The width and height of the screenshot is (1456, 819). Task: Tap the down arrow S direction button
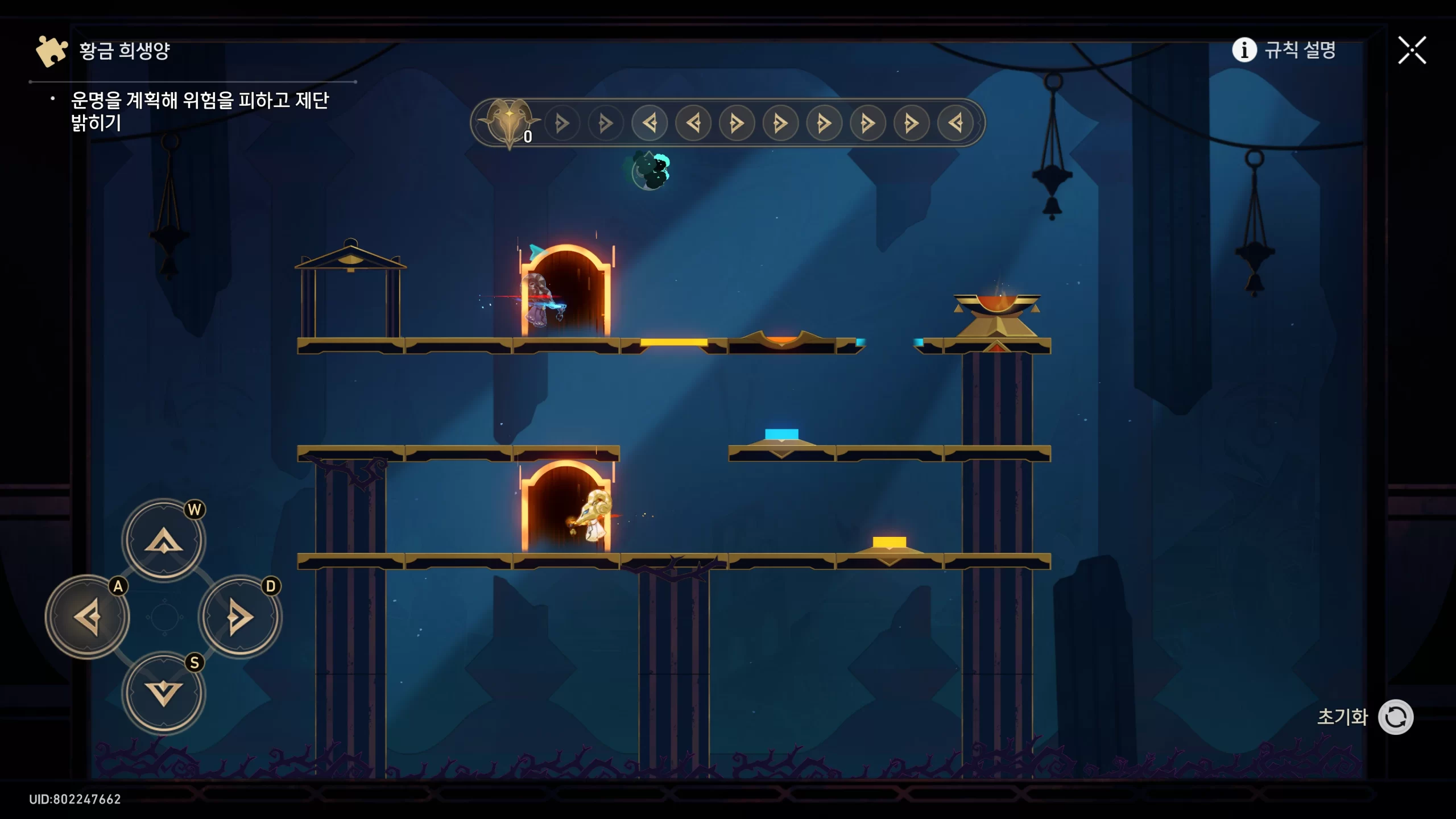pos(164,693)
